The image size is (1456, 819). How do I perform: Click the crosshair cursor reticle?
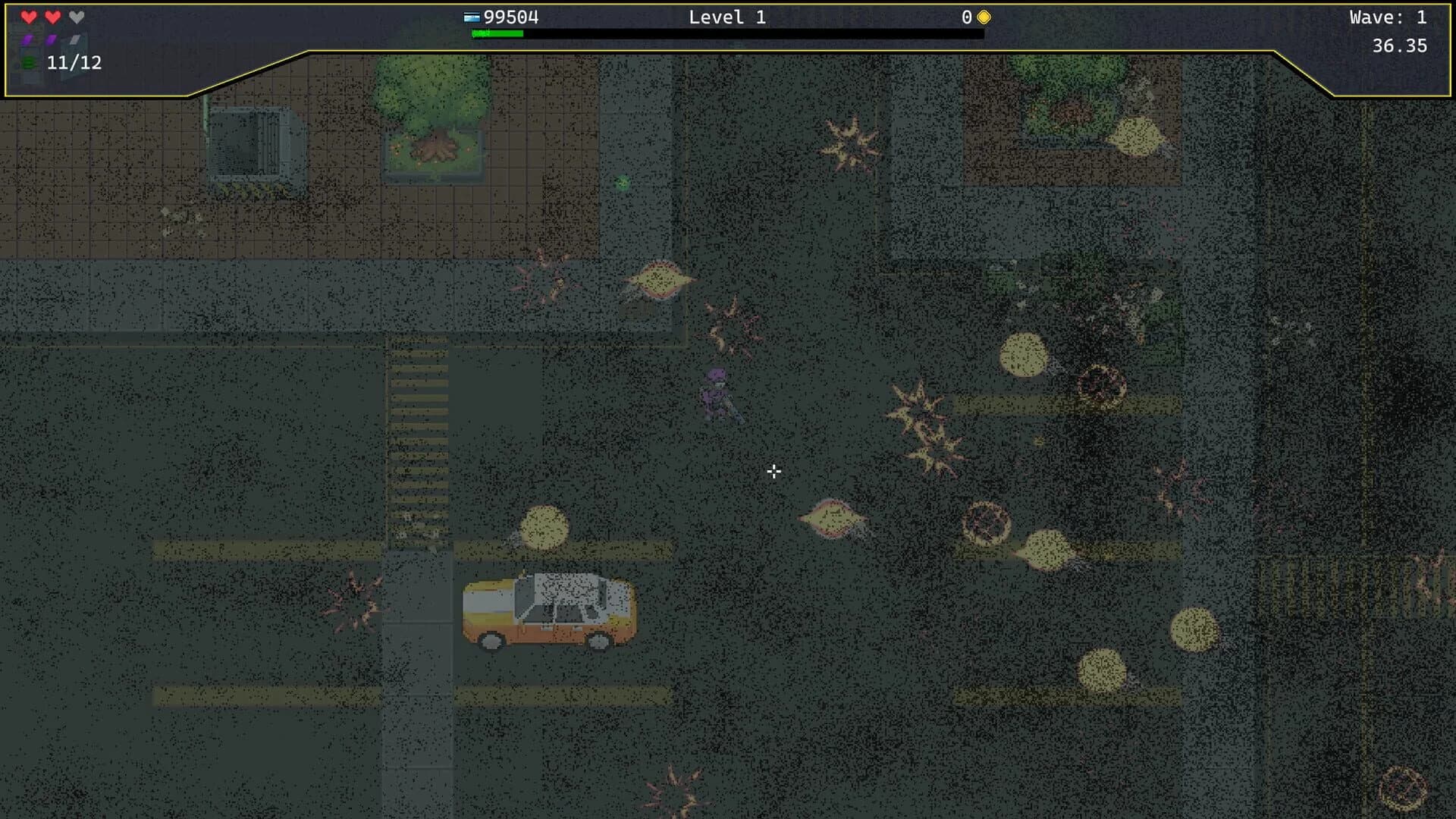[773, 472]
